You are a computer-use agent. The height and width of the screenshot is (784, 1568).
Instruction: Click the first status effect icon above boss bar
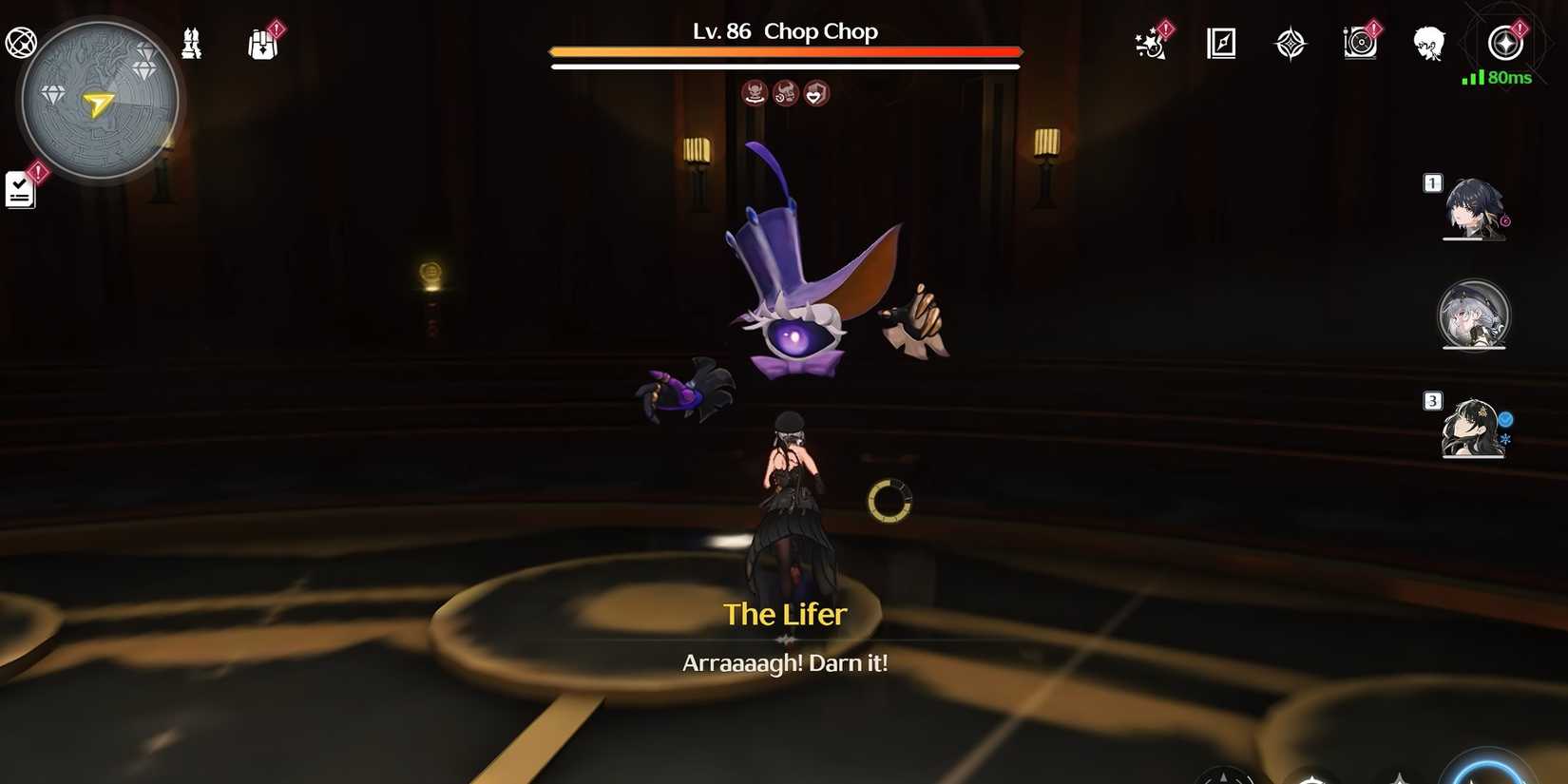(755, 92)
